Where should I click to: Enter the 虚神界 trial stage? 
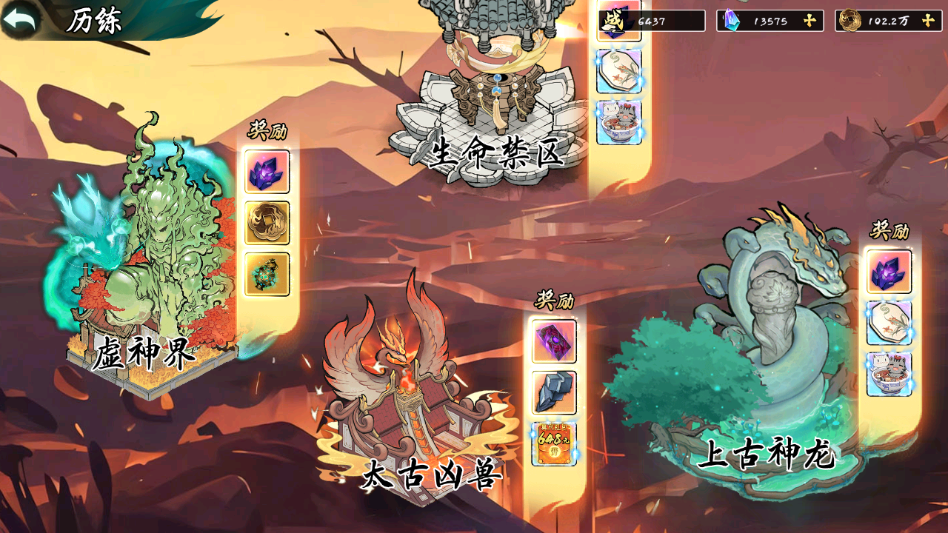tap(150, 270)
